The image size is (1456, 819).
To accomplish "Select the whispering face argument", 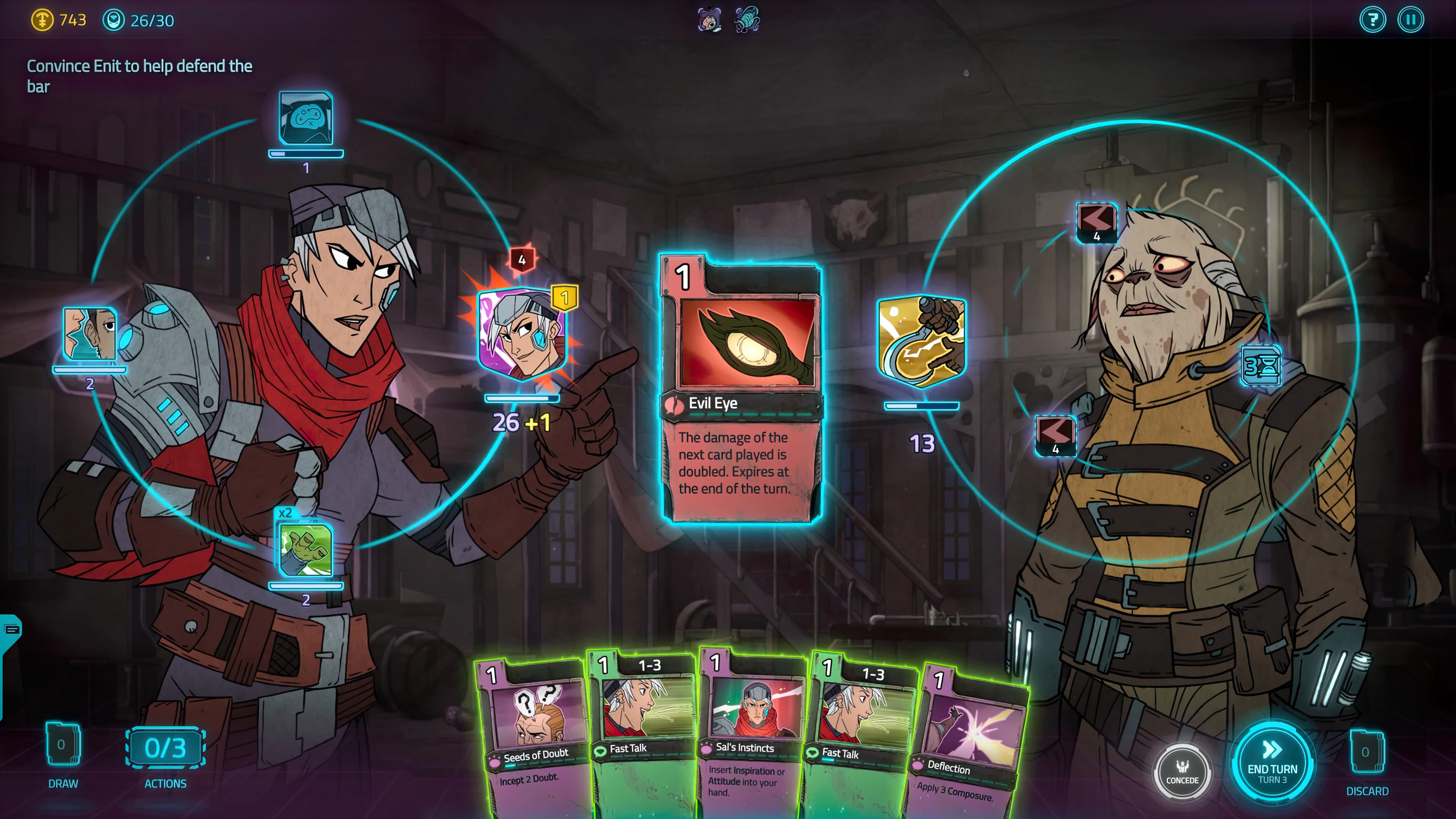I will point(90,334).
